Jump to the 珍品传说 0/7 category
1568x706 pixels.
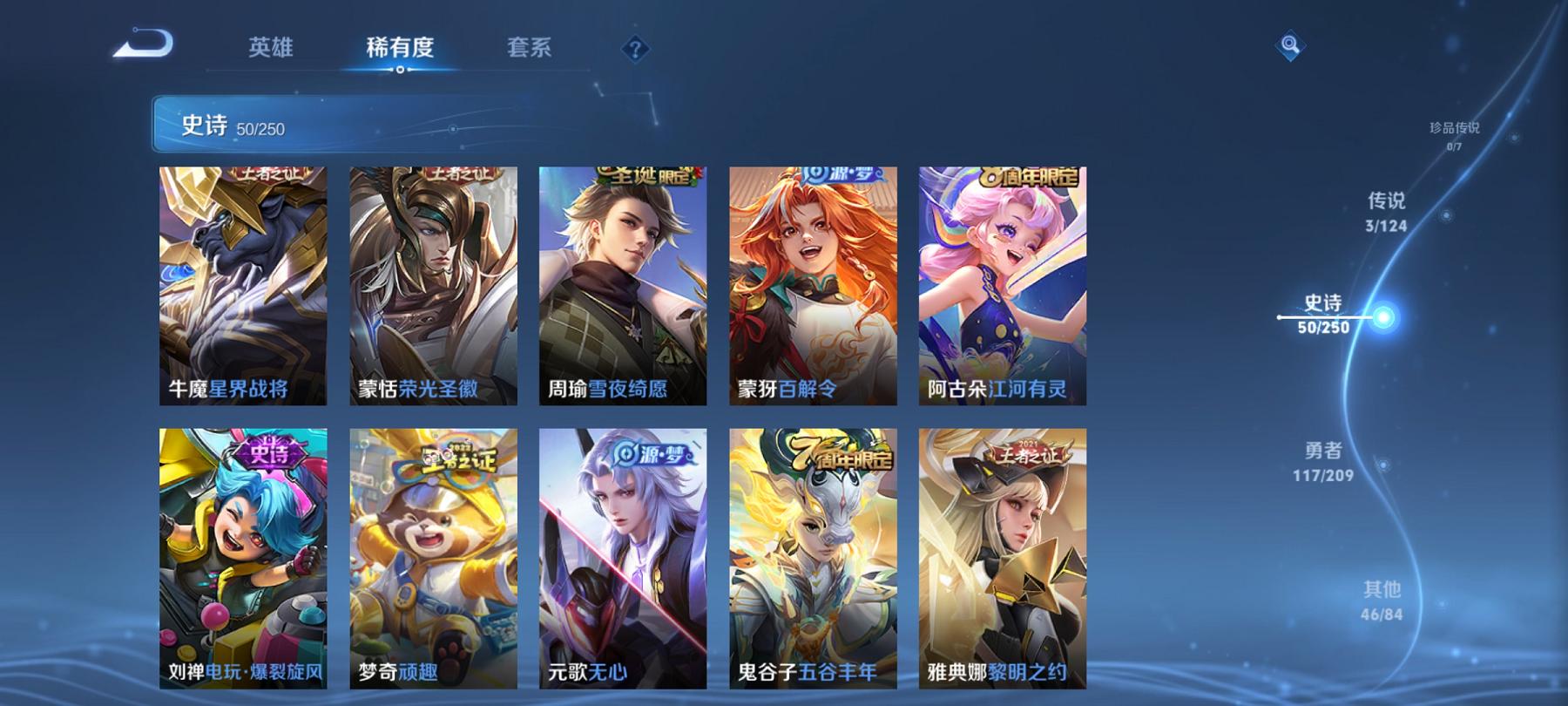tap(1452, 132)
